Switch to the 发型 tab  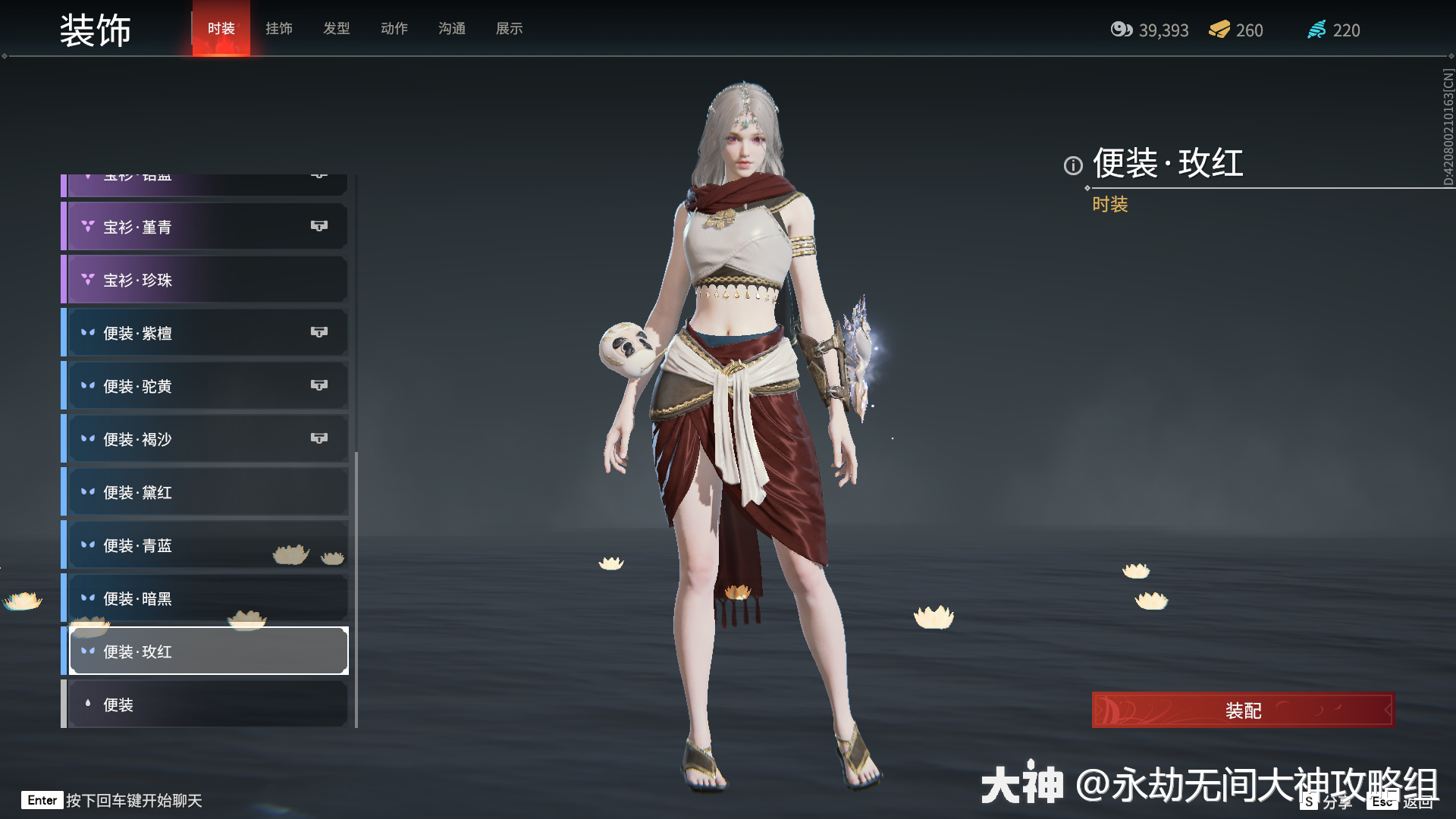(336, 28)
